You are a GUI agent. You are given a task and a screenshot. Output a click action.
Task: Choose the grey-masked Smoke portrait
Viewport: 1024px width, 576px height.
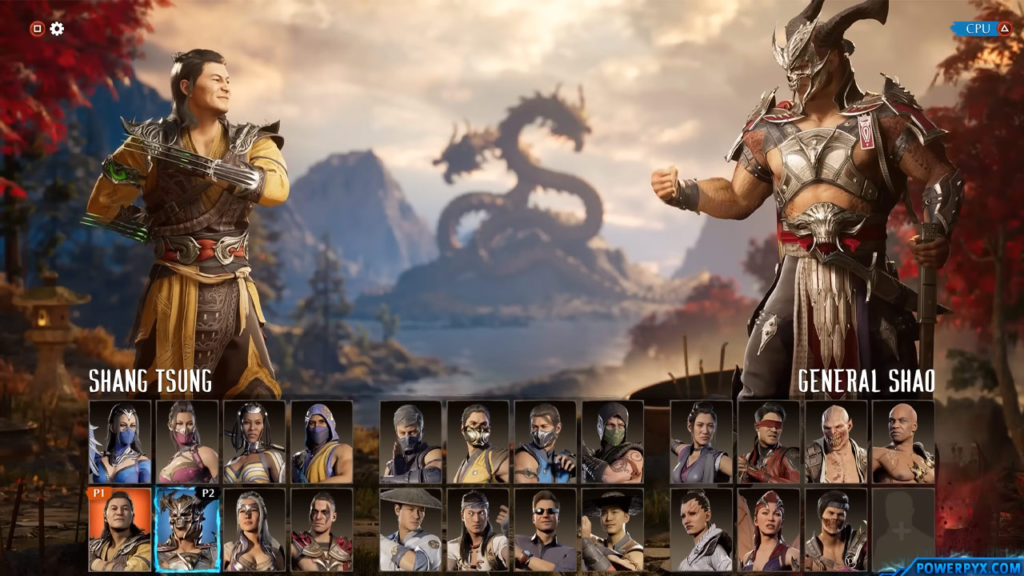411,442
